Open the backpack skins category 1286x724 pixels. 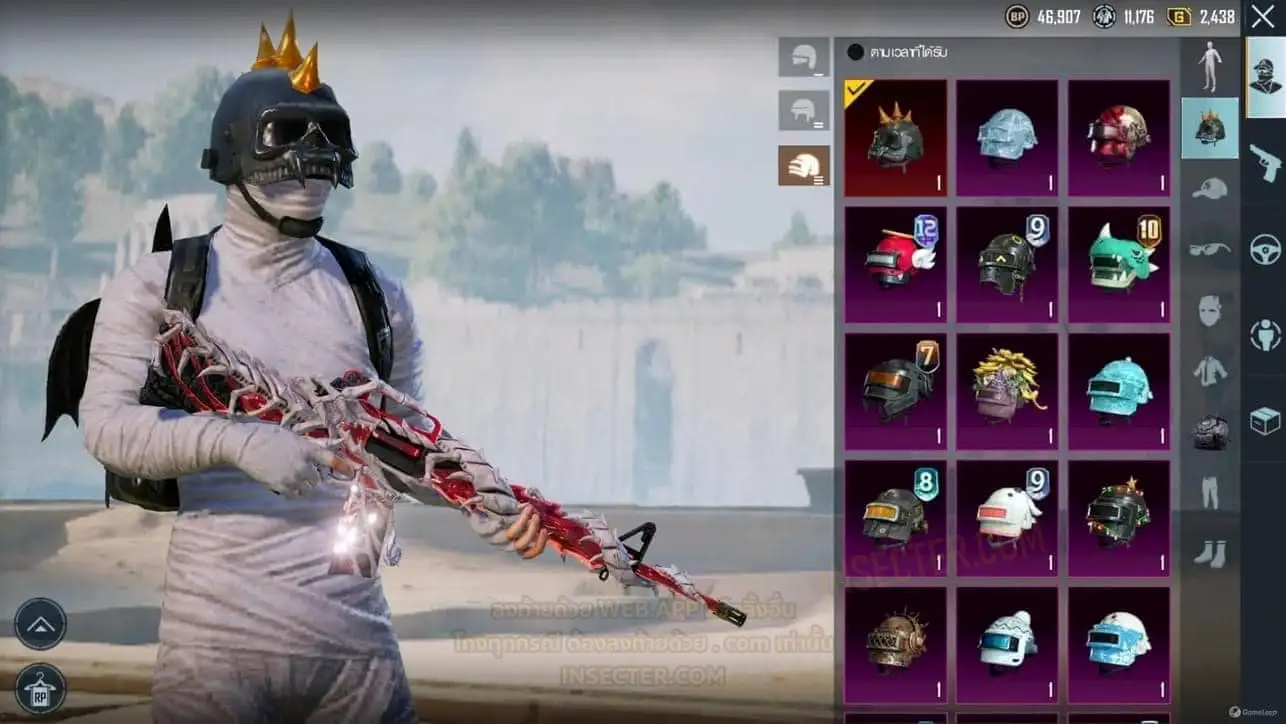(x=1210, y=432)
